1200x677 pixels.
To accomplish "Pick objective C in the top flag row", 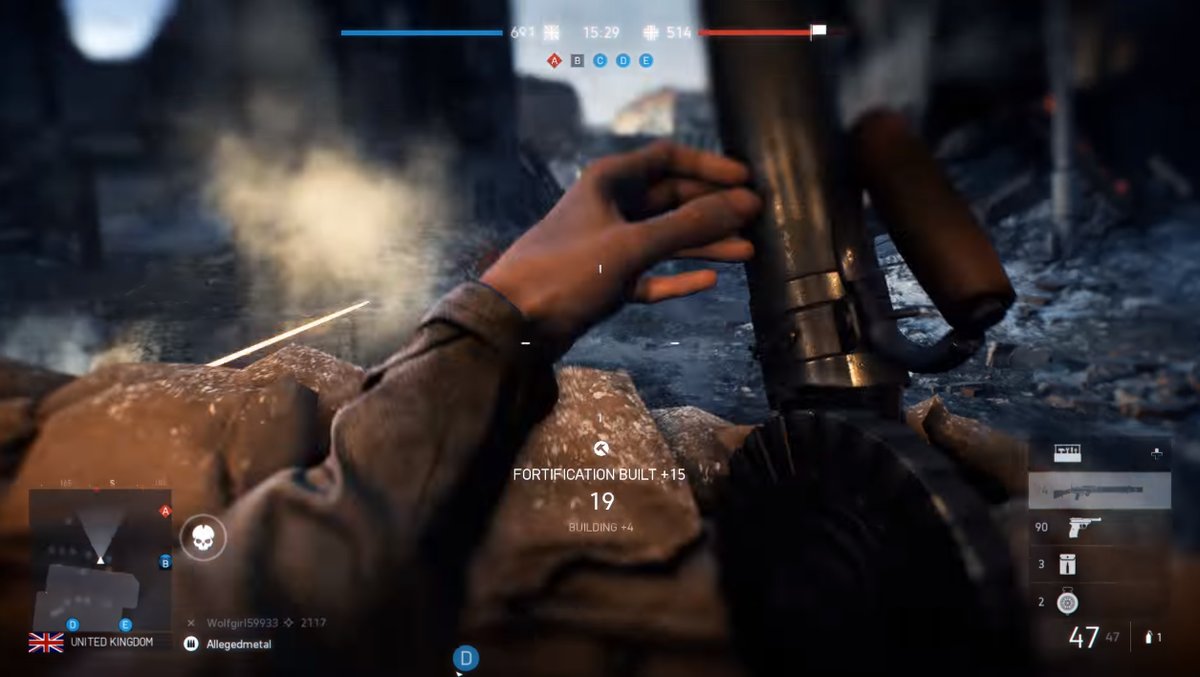I will 600,60.
